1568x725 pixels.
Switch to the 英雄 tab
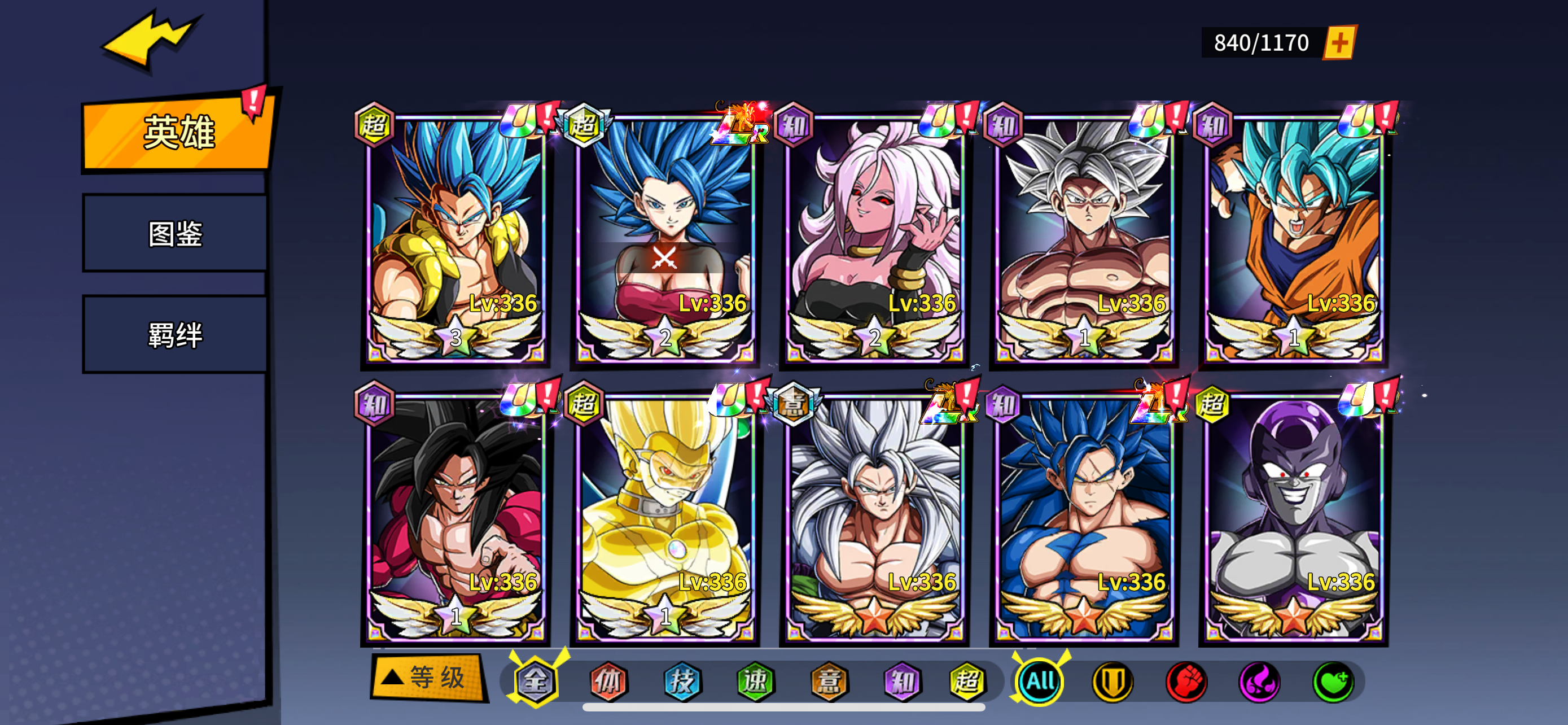[x=178, y=132]
